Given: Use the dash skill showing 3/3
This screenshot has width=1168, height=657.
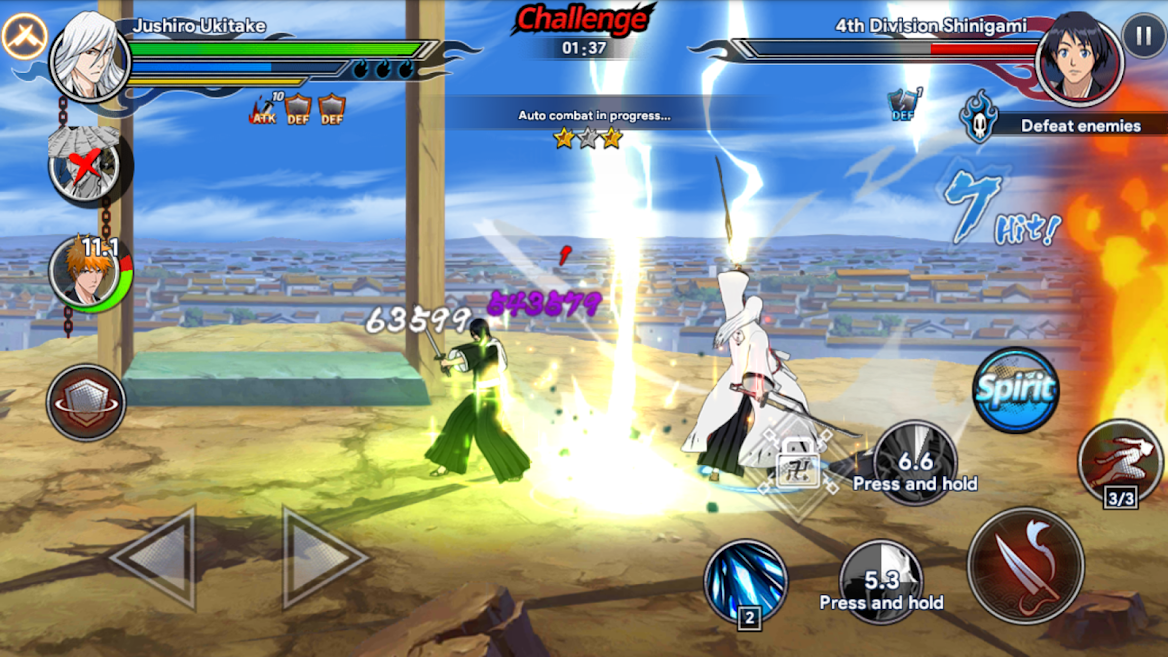Looking at the screenshot, I should [x=1119, y=464].
